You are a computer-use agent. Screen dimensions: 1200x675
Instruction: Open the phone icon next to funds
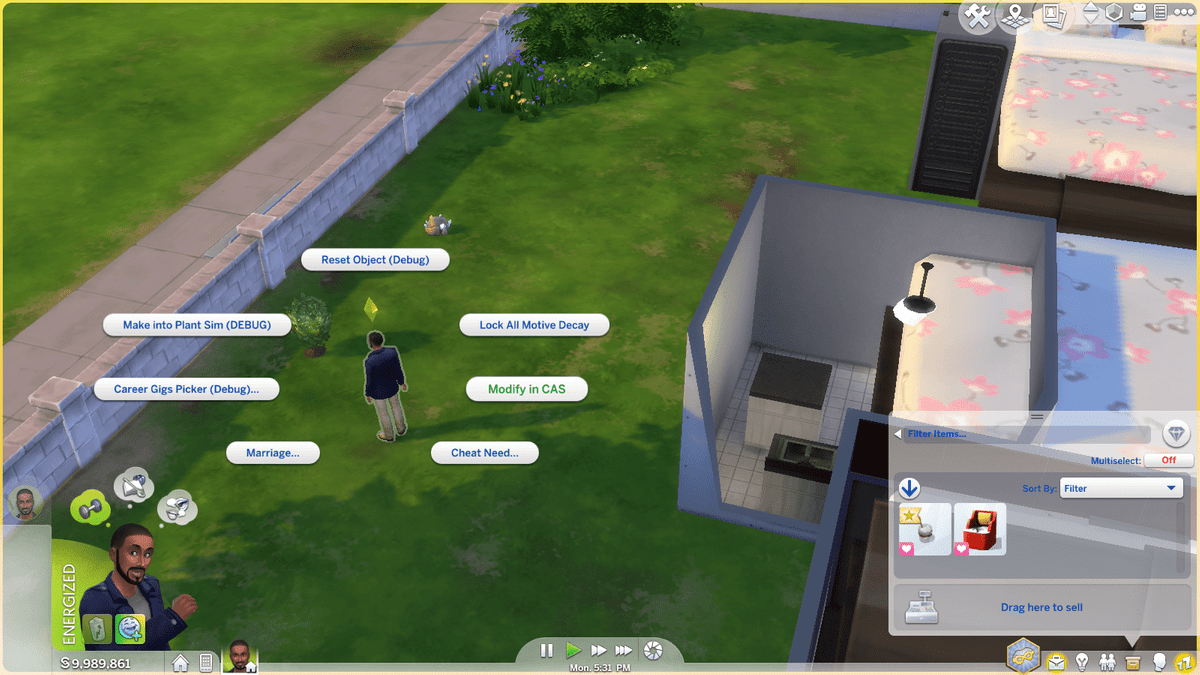206,662
